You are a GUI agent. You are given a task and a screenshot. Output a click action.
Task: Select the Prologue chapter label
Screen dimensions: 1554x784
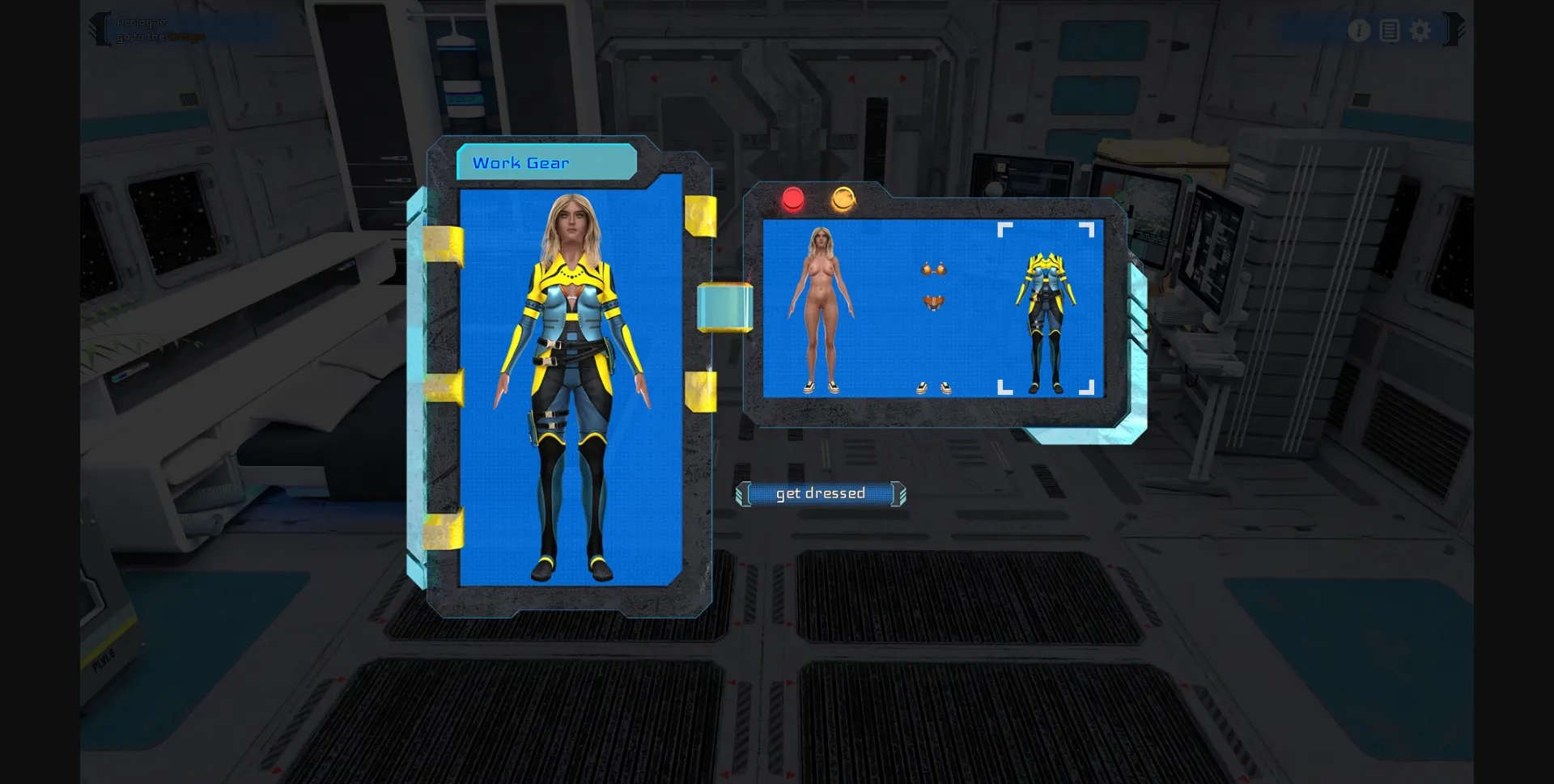[x=142, y=23]
